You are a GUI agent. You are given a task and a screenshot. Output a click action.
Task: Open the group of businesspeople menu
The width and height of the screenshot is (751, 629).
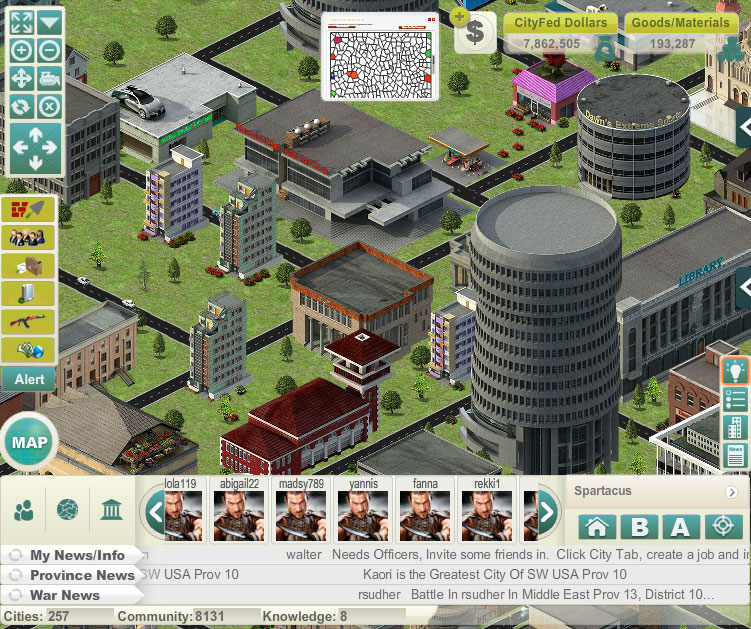pyautogui.click(x=28, y=237)
